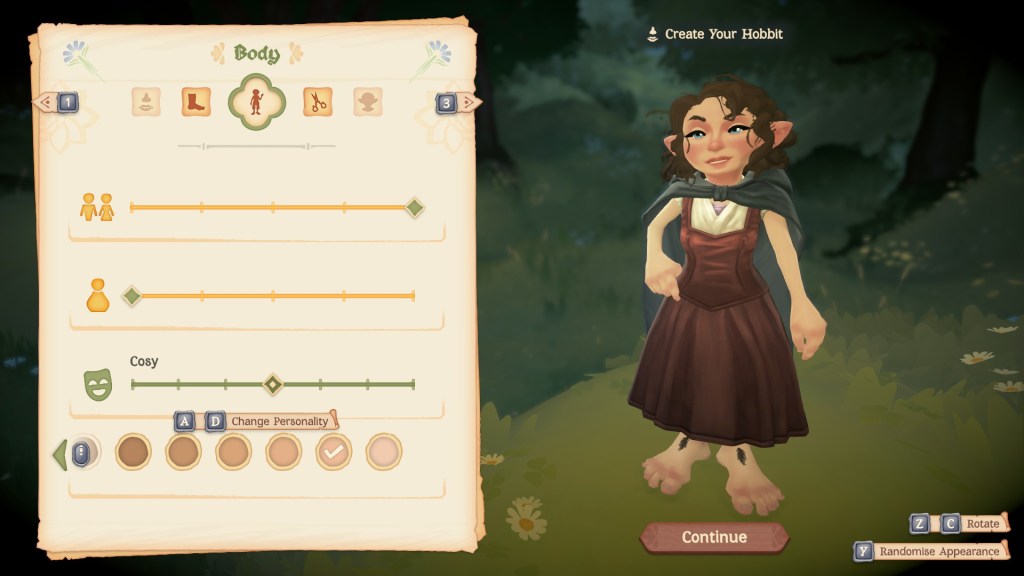The image size is (1024, 576).
Task: Select the nose and lips face tab
Action: click(146, 101)
